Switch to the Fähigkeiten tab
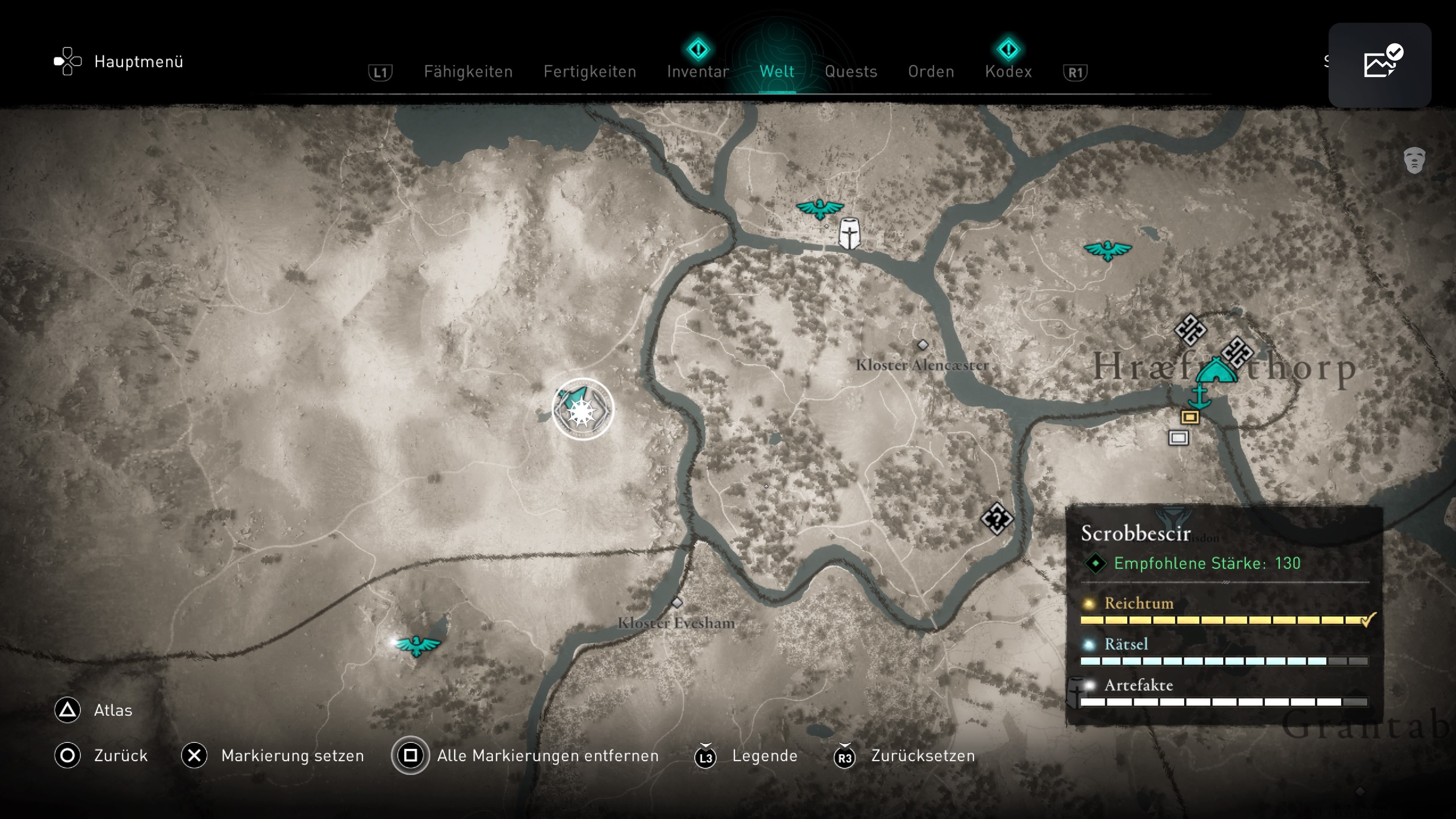The height and width of the screenshot is (819, 1456). [x=468, y=72]
